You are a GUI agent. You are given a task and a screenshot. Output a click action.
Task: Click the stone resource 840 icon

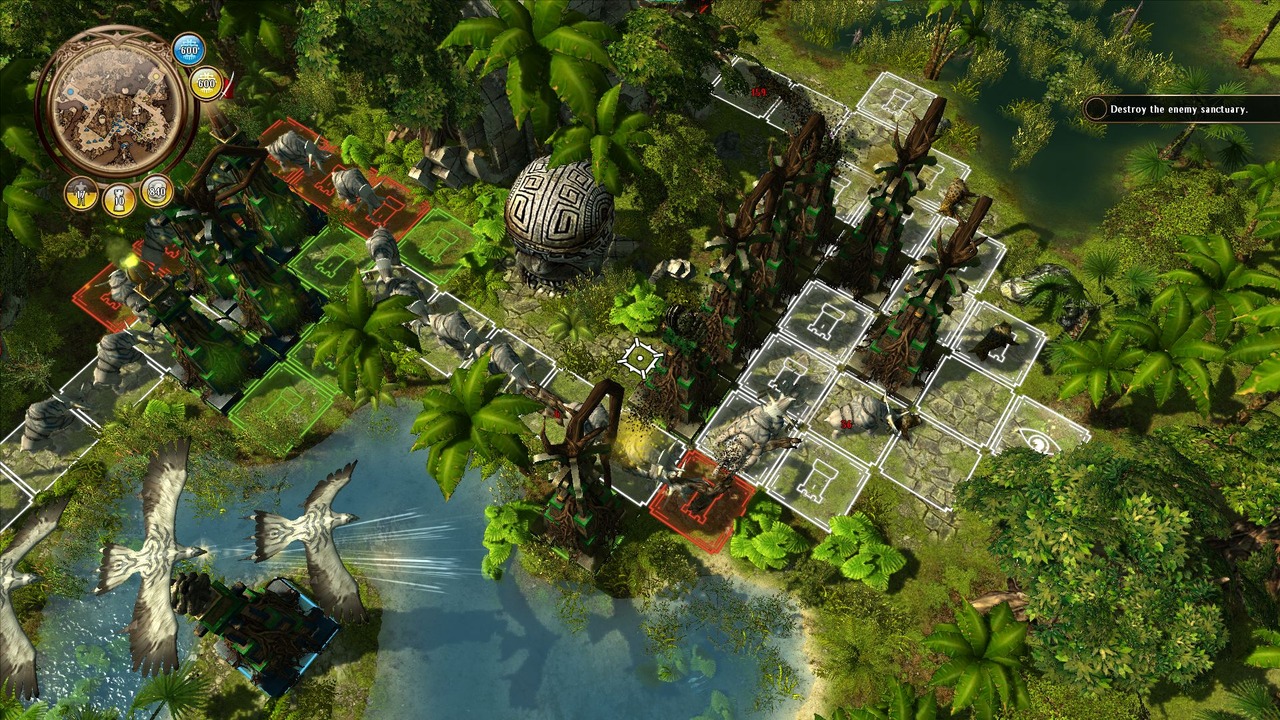pyautogui.click(x=156, y=190)
